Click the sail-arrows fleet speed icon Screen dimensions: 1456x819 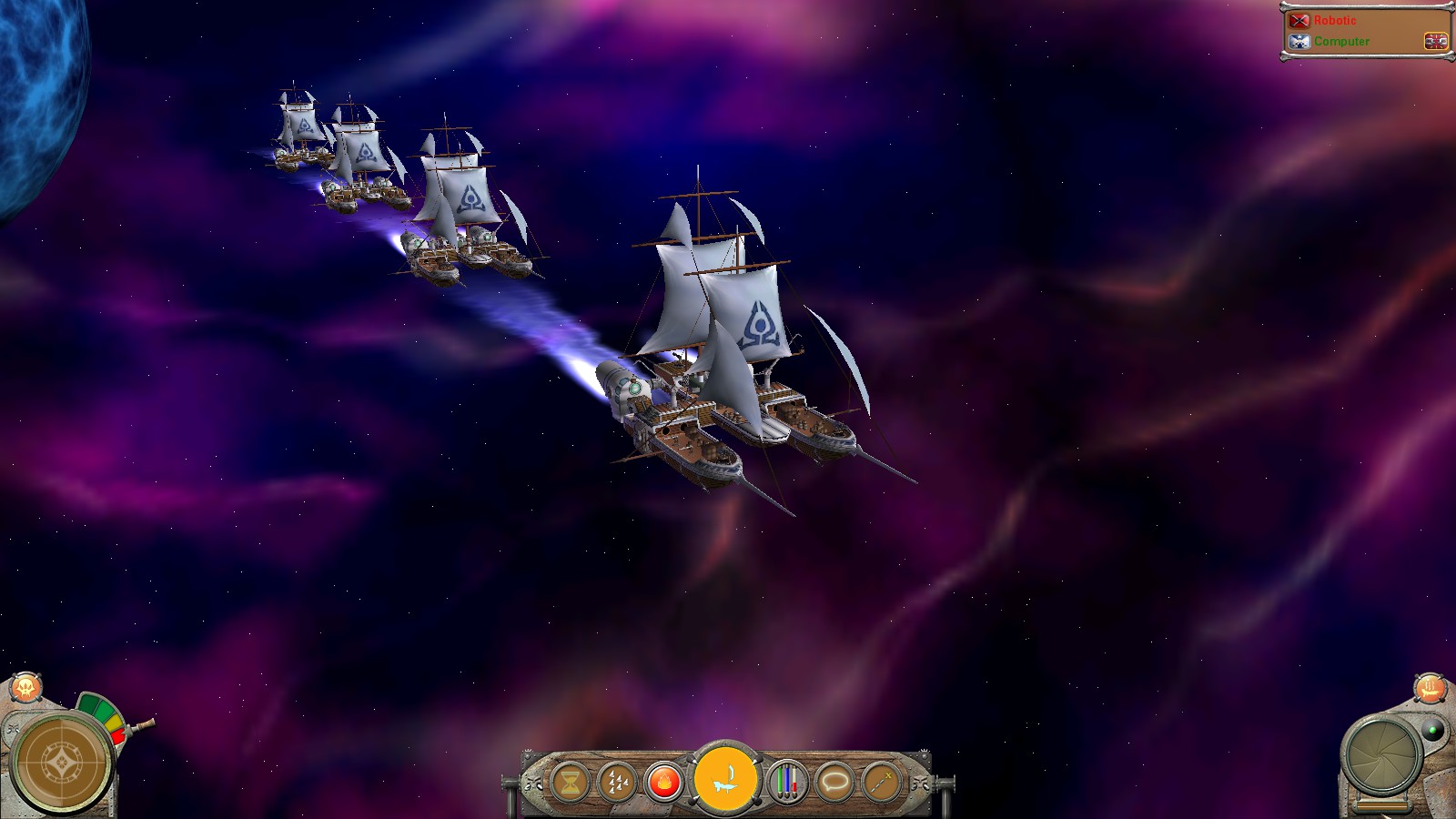617,780
